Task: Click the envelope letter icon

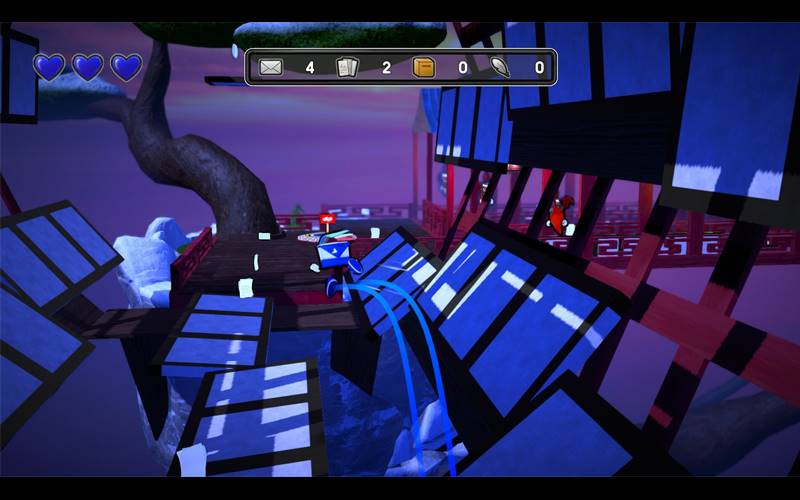Action: pyautogui.click(x=271, y=68)
